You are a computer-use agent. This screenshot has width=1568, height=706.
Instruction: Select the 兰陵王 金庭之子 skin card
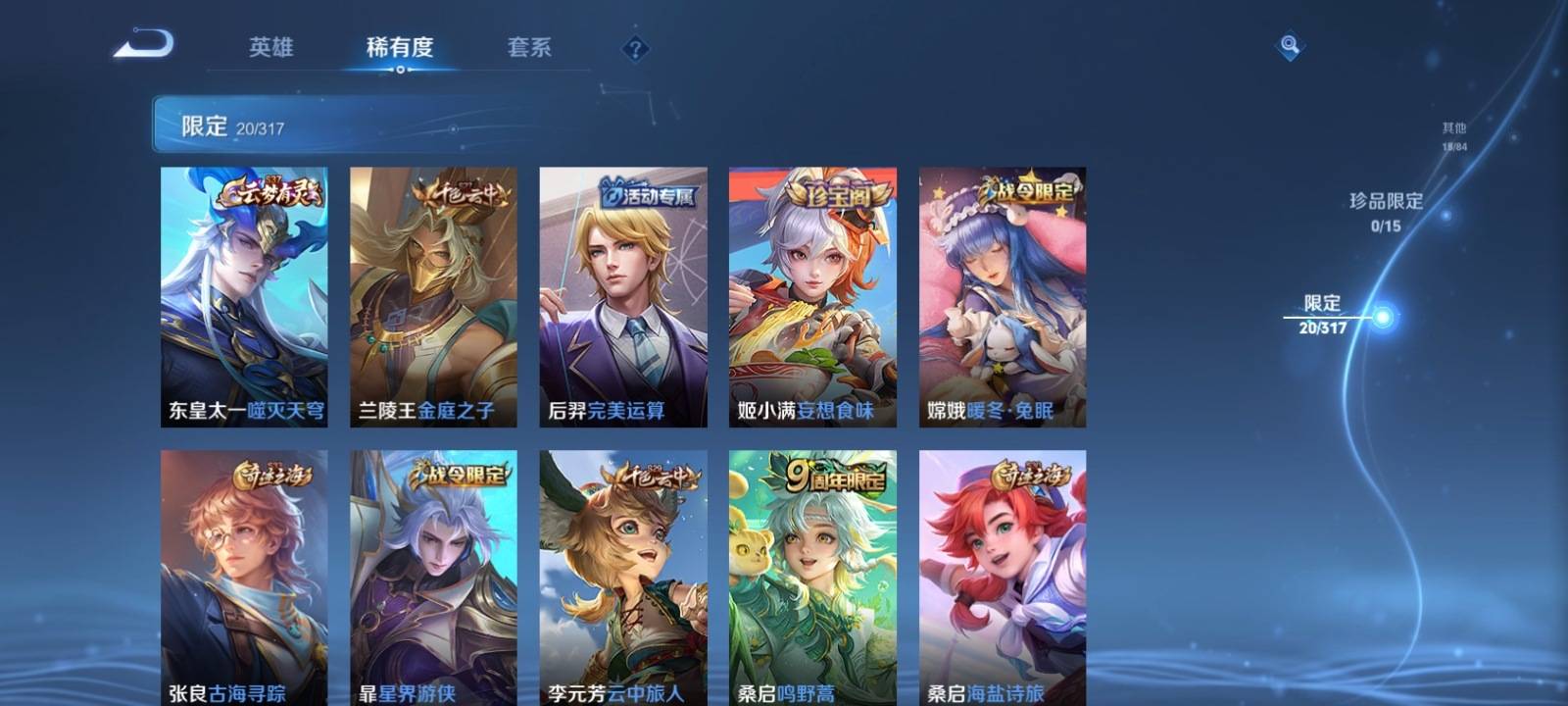point(433,296)
